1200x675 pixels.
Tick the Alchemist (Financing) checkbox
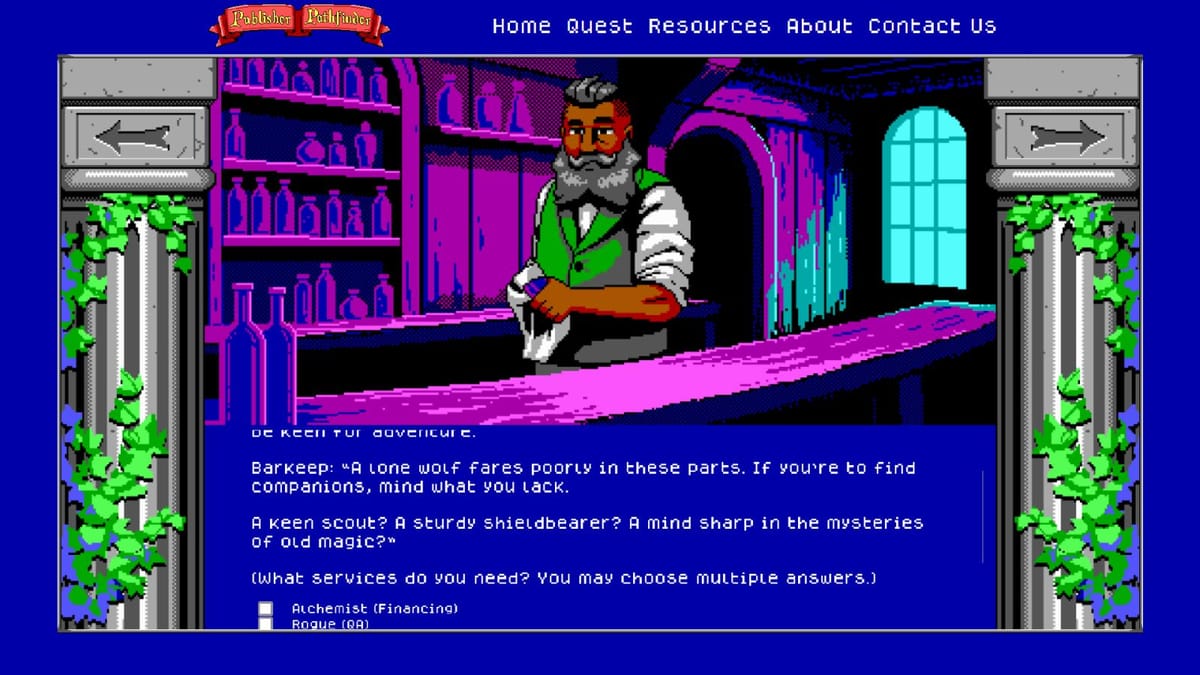pos(266,608)
